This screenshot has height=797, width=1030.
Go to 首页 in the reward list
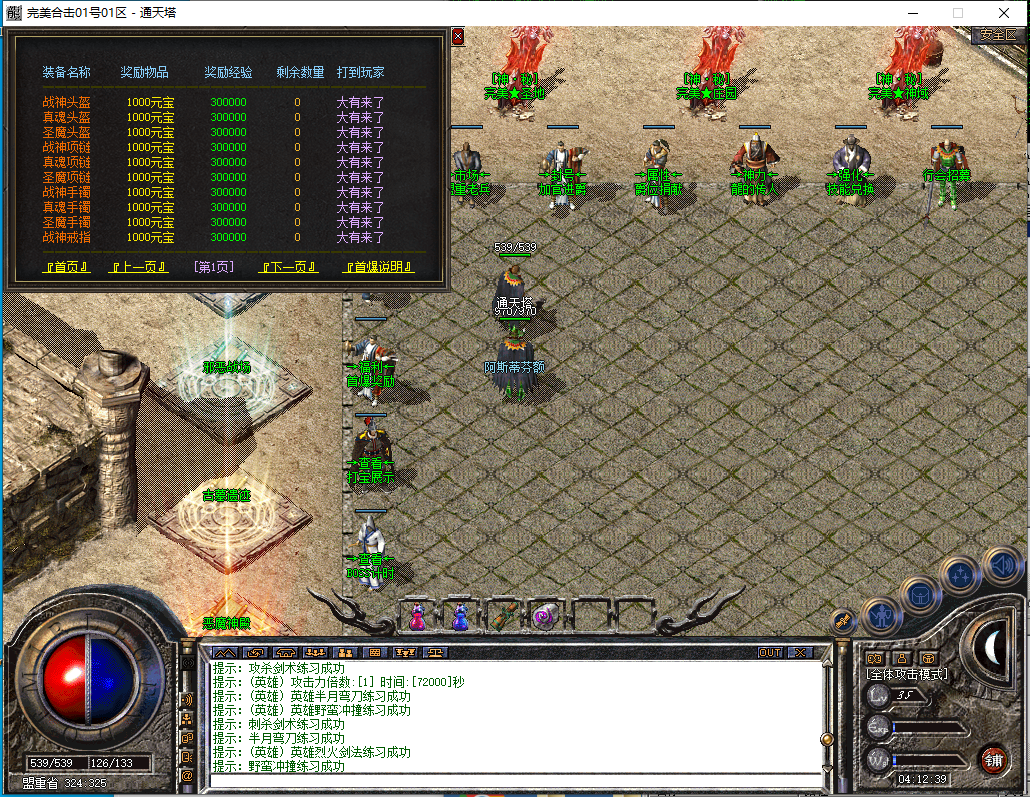(x=66, y=267)
